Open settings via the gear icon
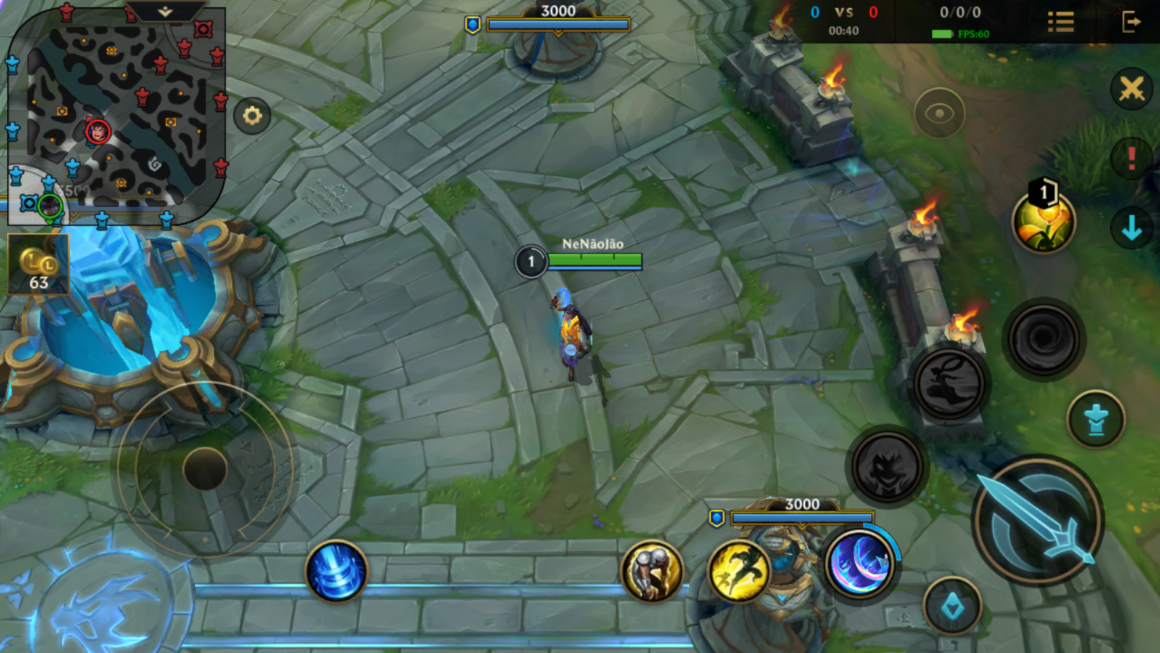 tap(252, 116)
